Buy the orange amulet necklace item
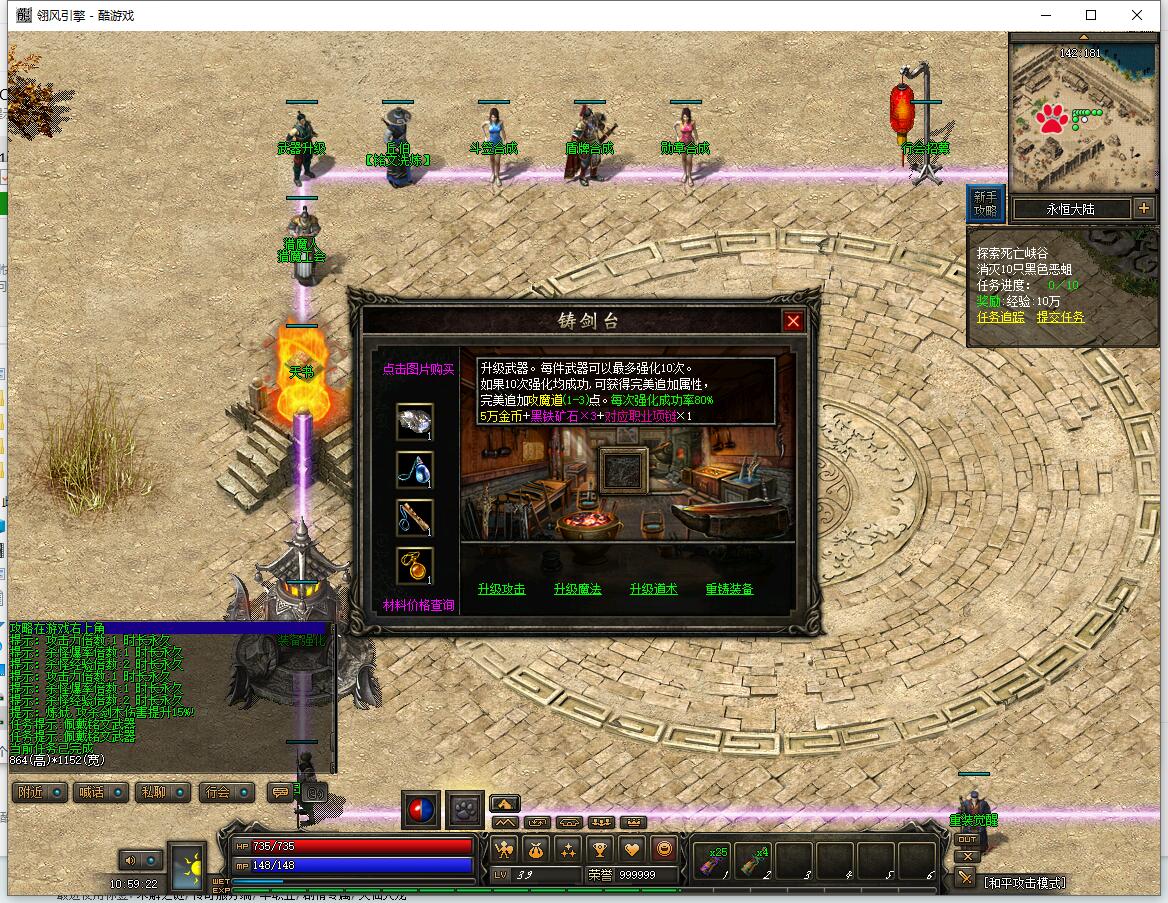This screenshot has width=1168, height=903. (414, 565)
